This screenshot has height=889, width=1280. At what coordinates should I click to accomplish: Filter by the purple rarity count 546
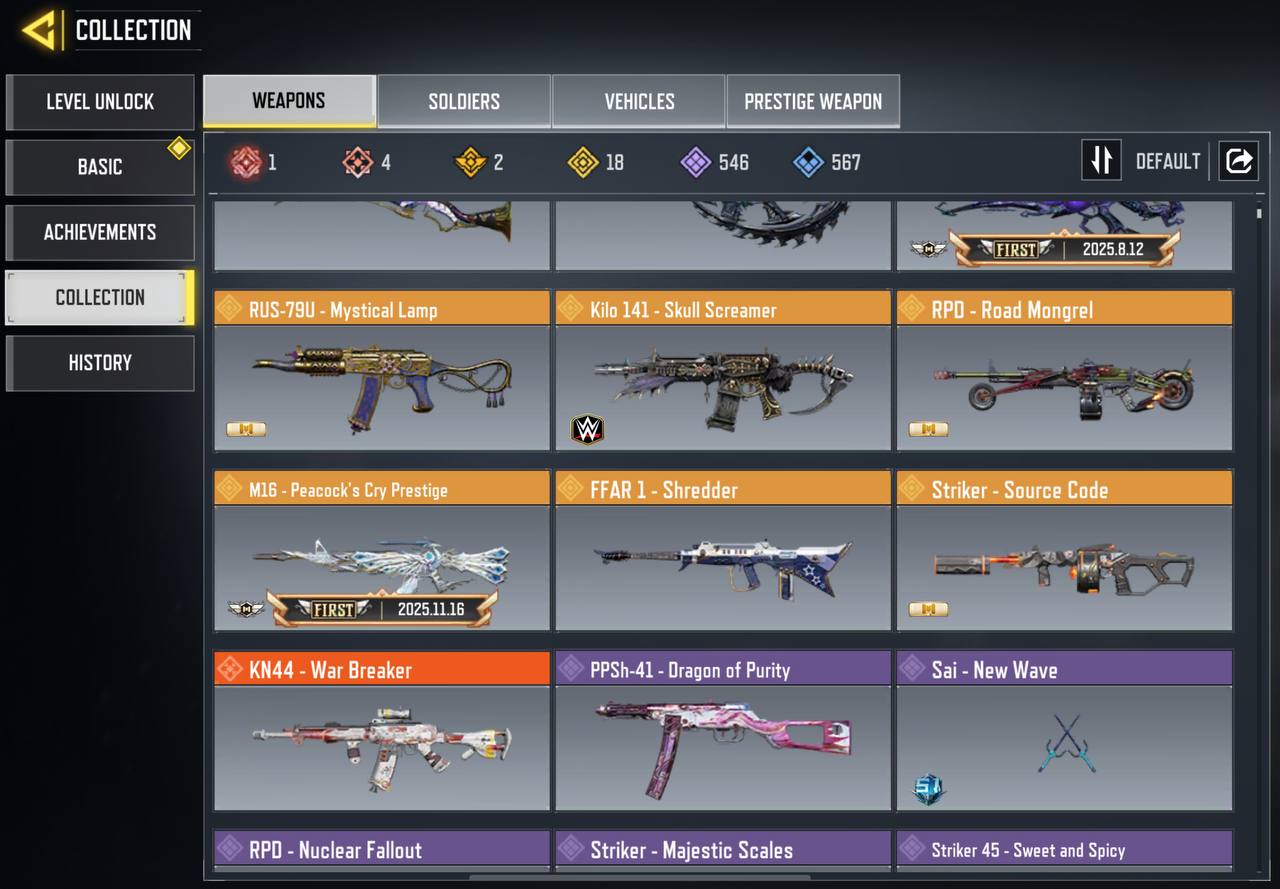714,162
